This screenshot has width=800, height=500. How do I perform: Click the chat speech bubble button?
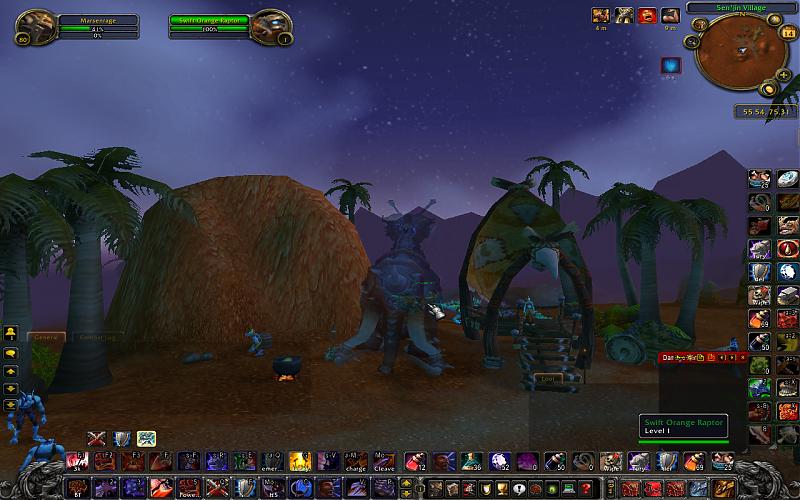(x=10, y=352)
